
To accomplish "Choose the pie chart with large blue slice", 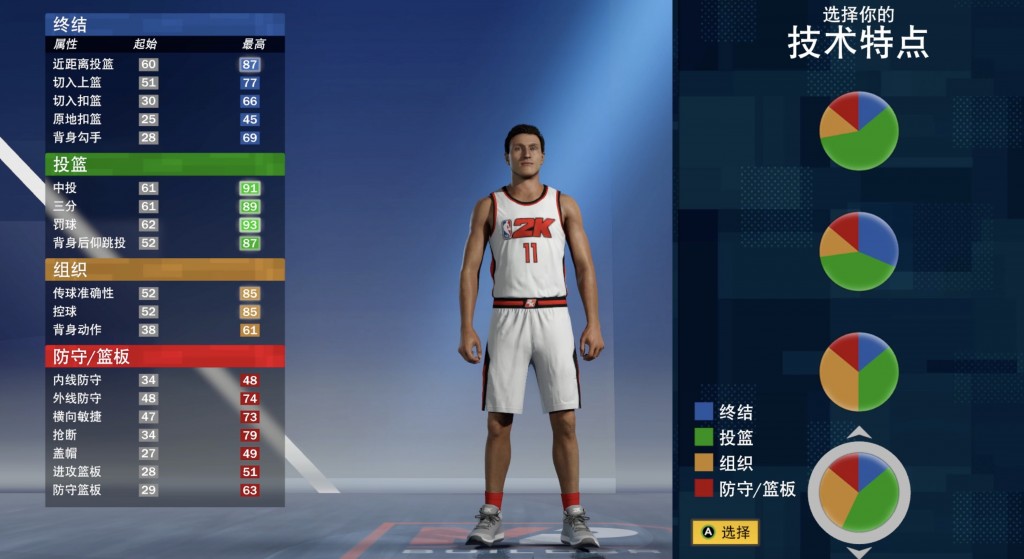I will pyautogui.click(x=858, y=251).
